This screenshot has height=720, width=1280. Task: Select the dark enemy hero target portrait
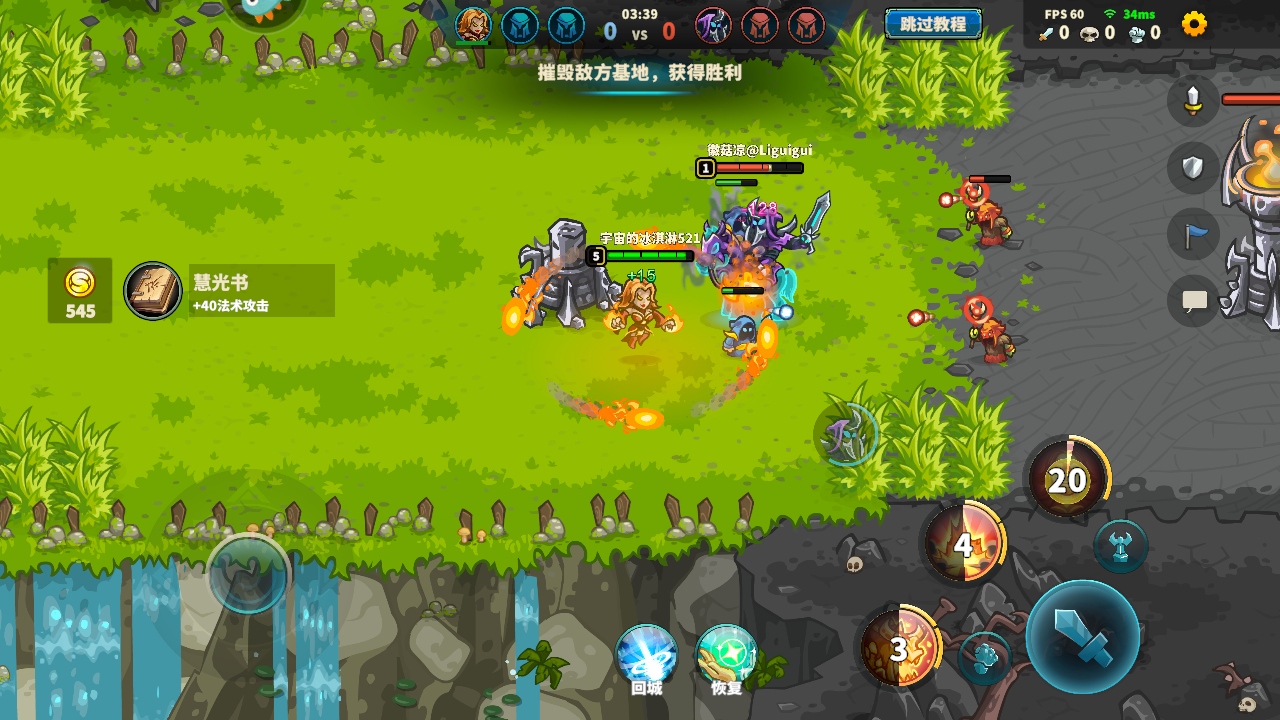[x=847, y=435]
